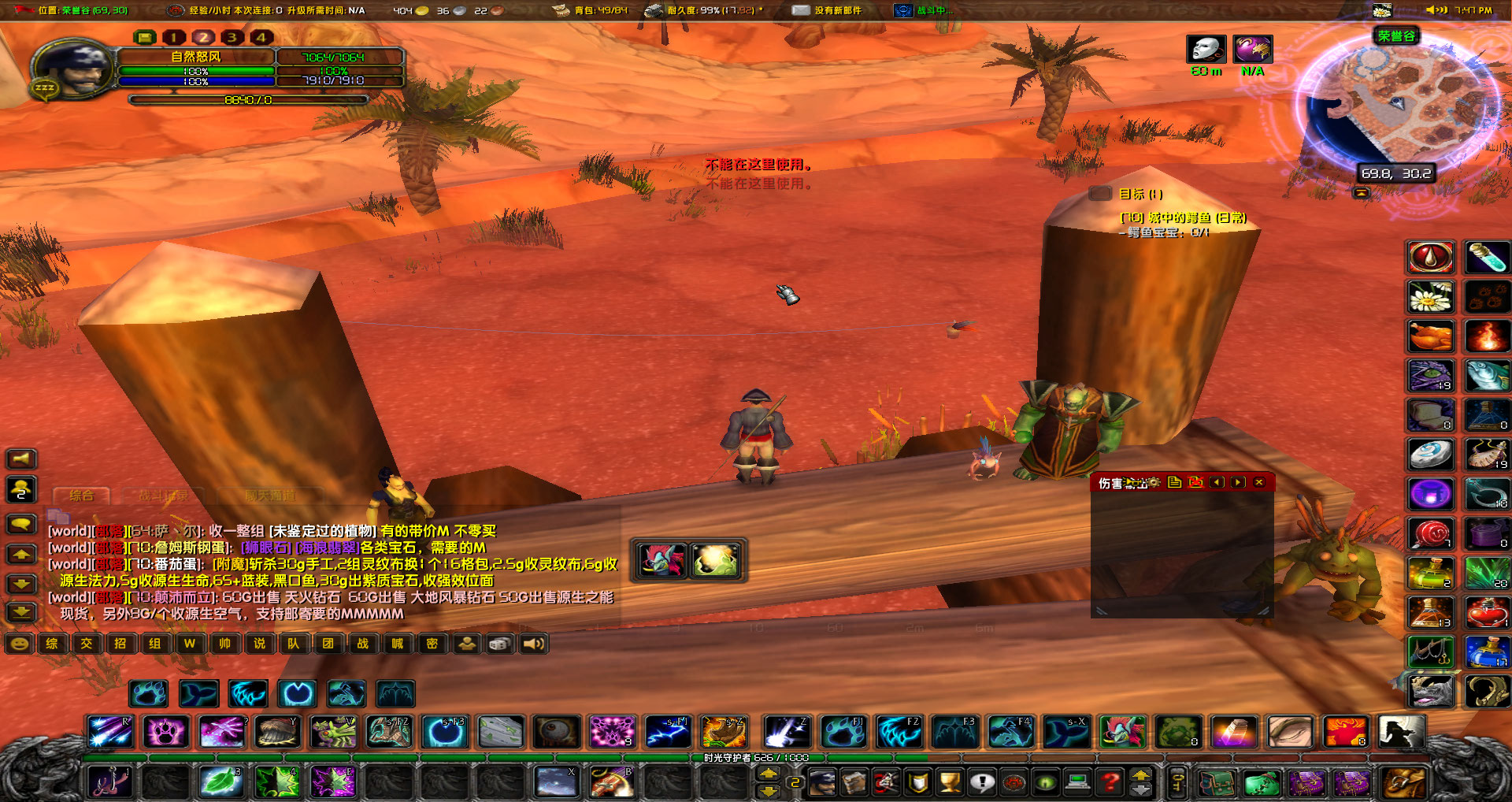
Task: Click the 耐久度 99% durability anvil icon
Action: (654, 11)
